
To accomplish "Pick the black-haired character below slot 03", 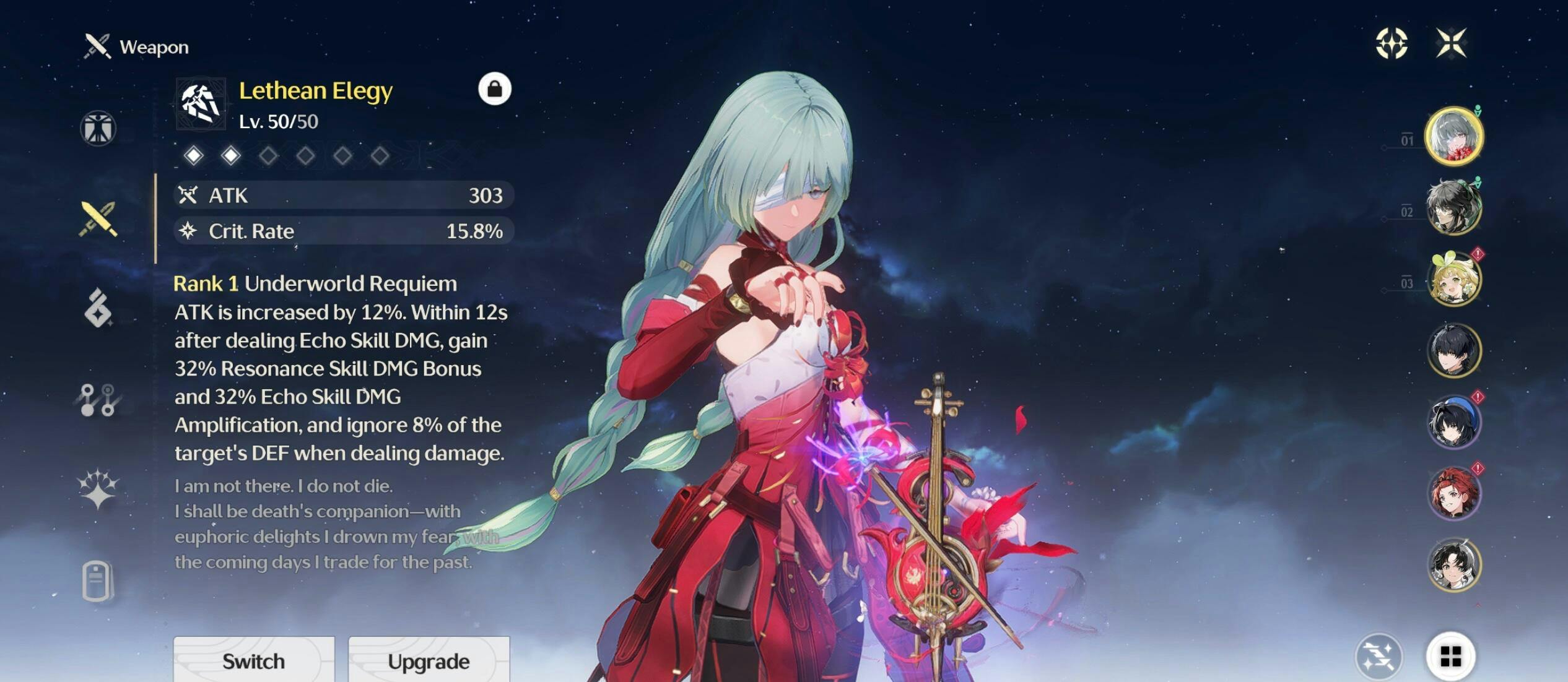I will pos(1453,351).
